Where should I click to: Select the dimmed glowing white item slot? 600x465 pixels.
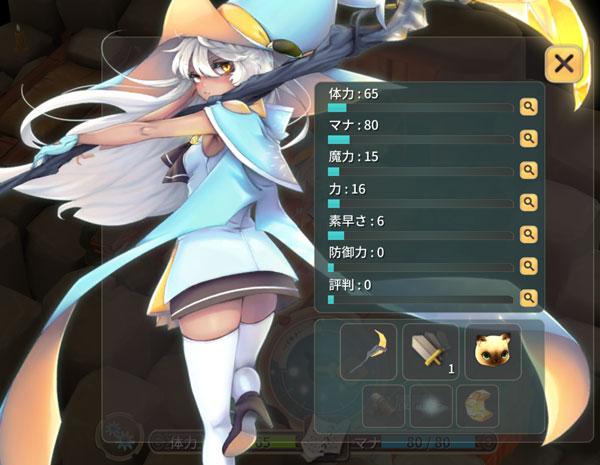click(431, 406)
